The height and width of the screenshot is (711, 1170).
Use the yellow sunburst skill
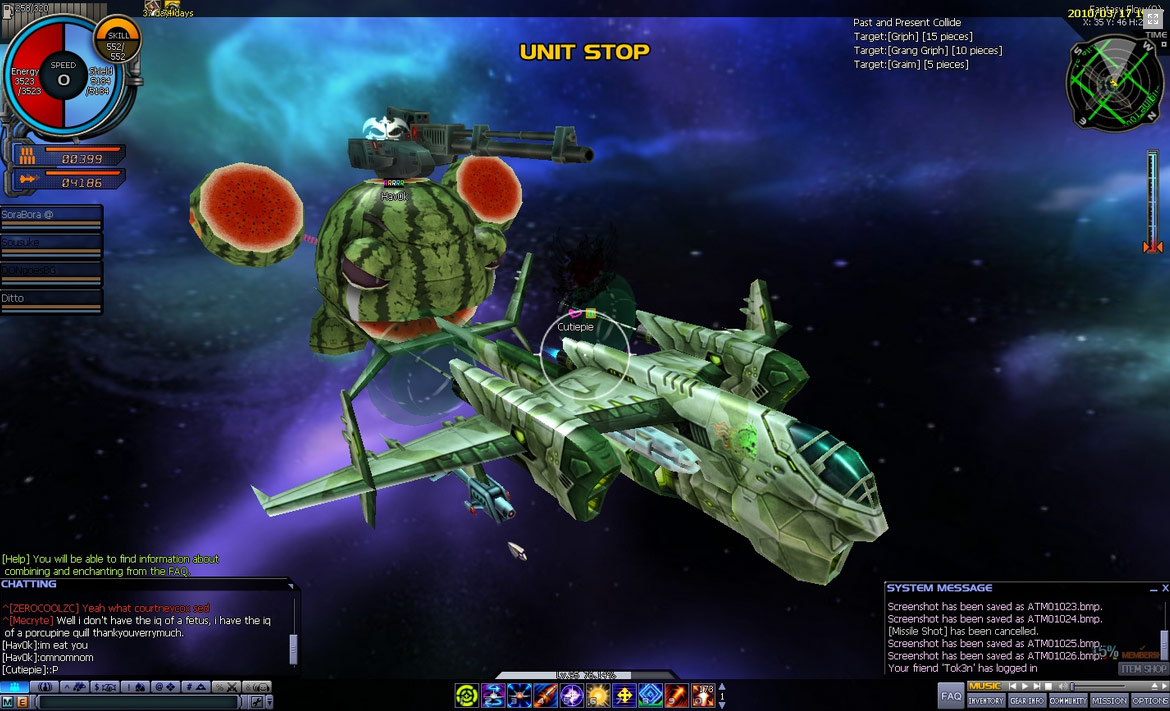pyautogui.click(x=597, y=695)
